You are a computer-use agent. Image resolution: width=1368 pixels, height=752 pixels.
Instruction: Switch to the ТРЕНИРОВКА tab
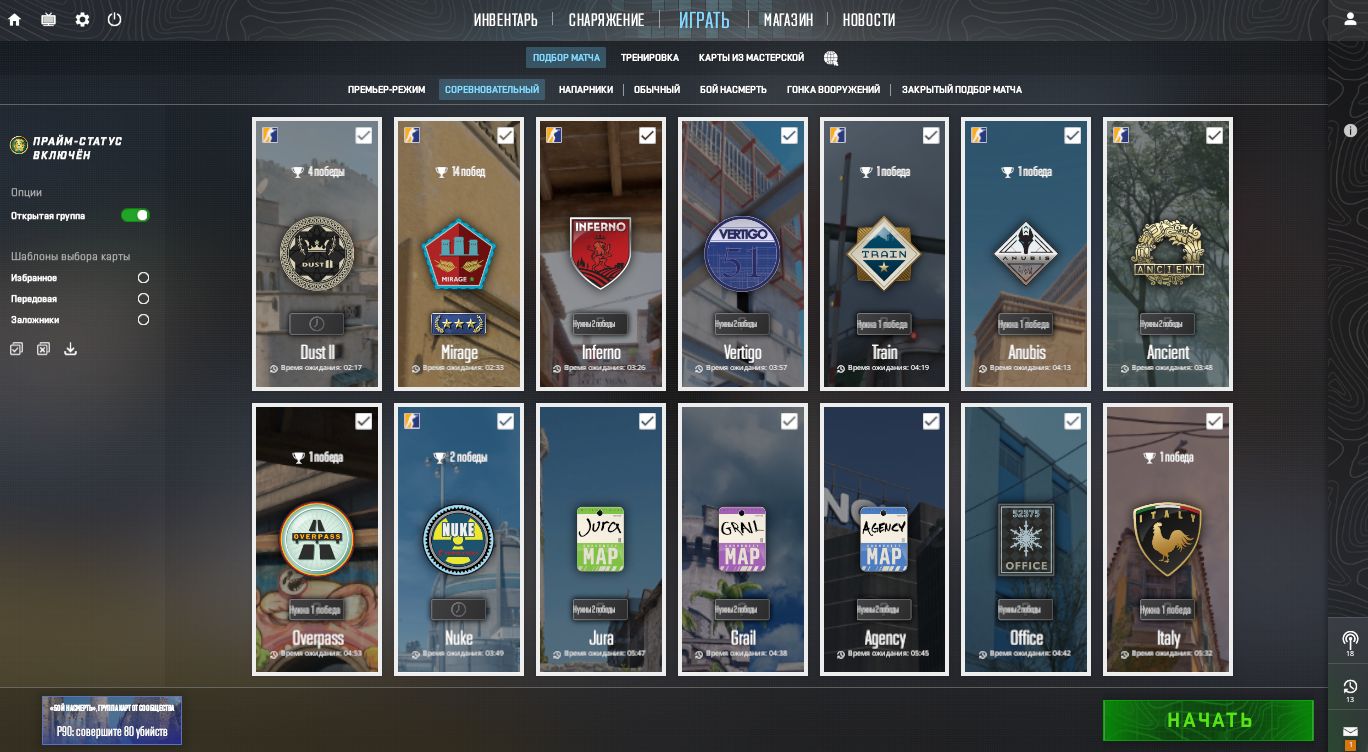pyautogui.click(x=649, y=58)
